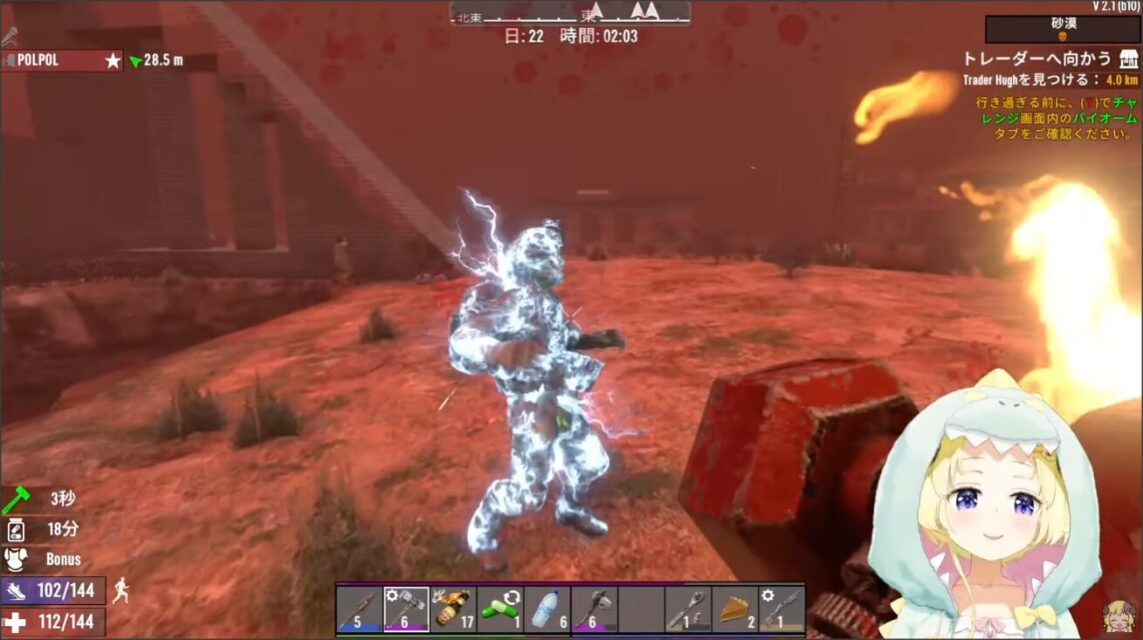1143x640 pixels.
Task: Inspect the armor Bonus buff icon
Action: (16, 559)
